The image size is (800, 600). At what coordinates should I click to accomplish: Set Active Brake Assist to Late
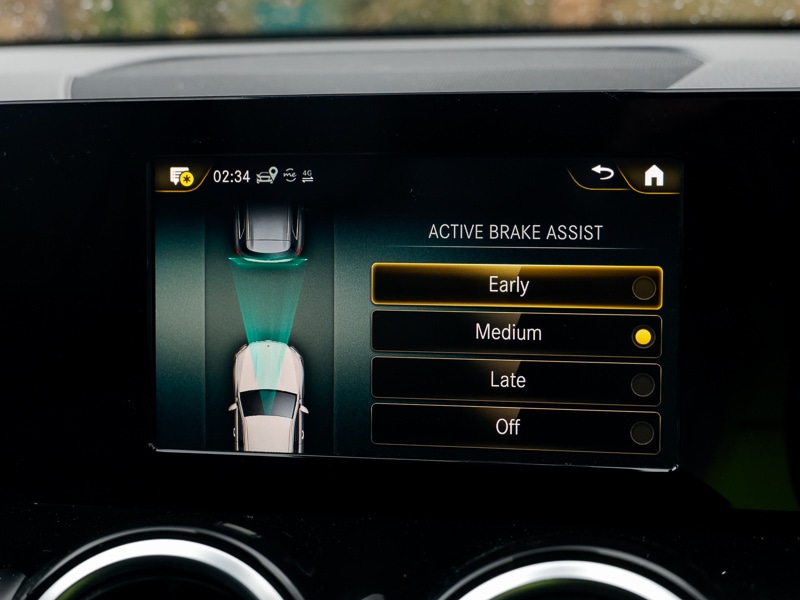point(516,381)
